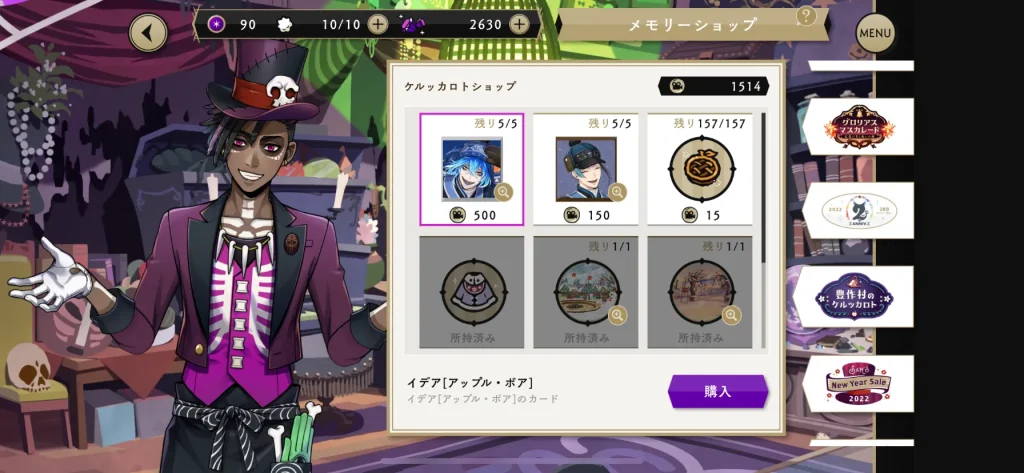Select the owned room background item
This screenshot has width=1024, height=473.
tap(699, 292)
